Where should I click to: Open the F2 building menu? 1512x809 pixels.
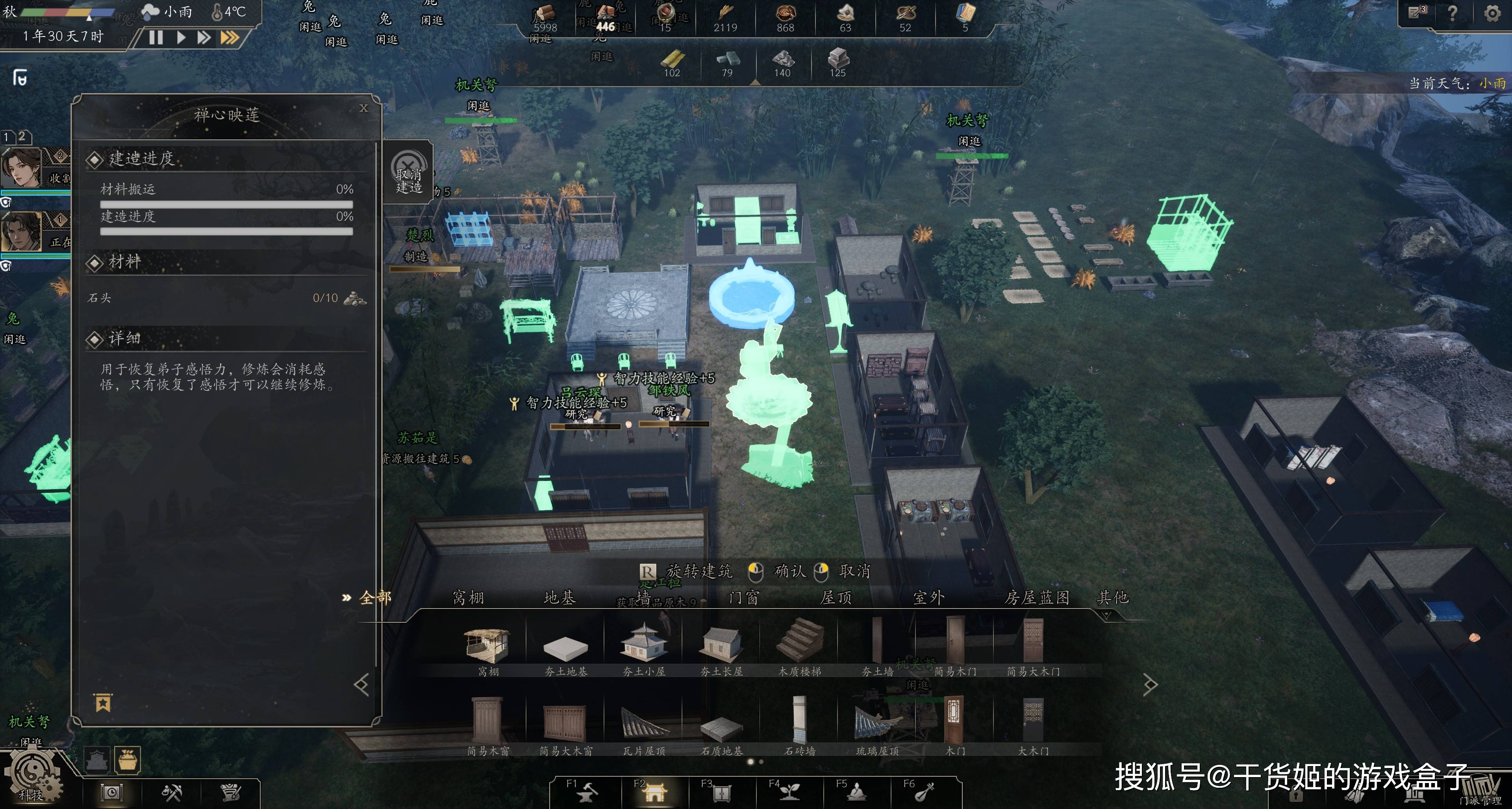[x=653, y=791]
